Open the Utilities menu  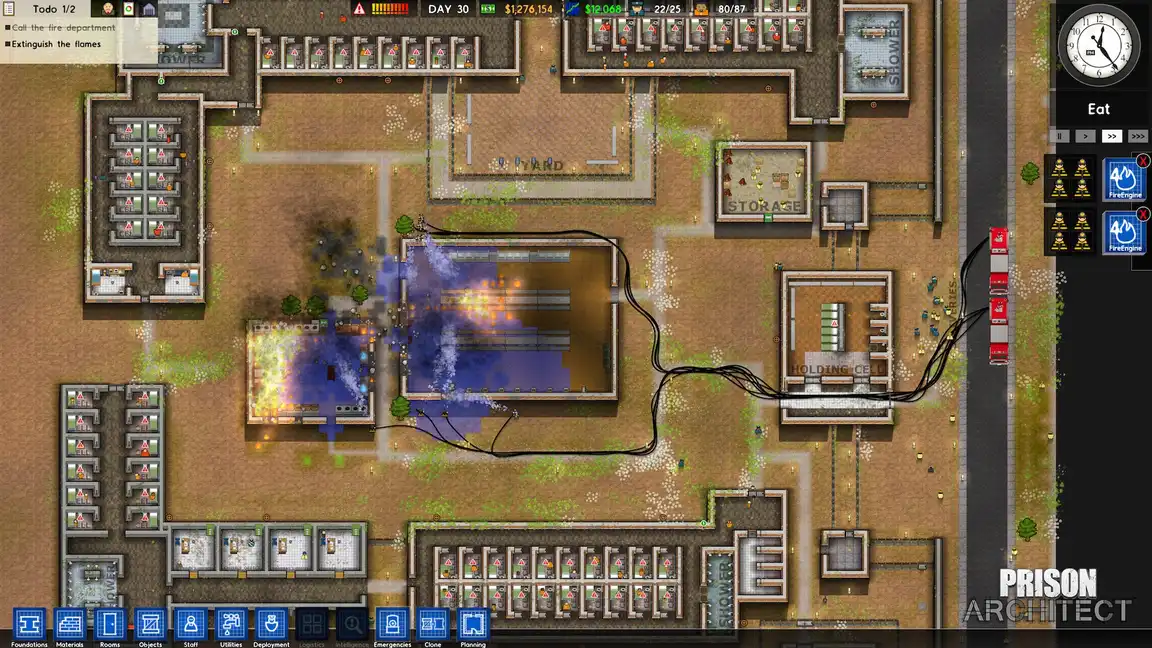[231, 625]
